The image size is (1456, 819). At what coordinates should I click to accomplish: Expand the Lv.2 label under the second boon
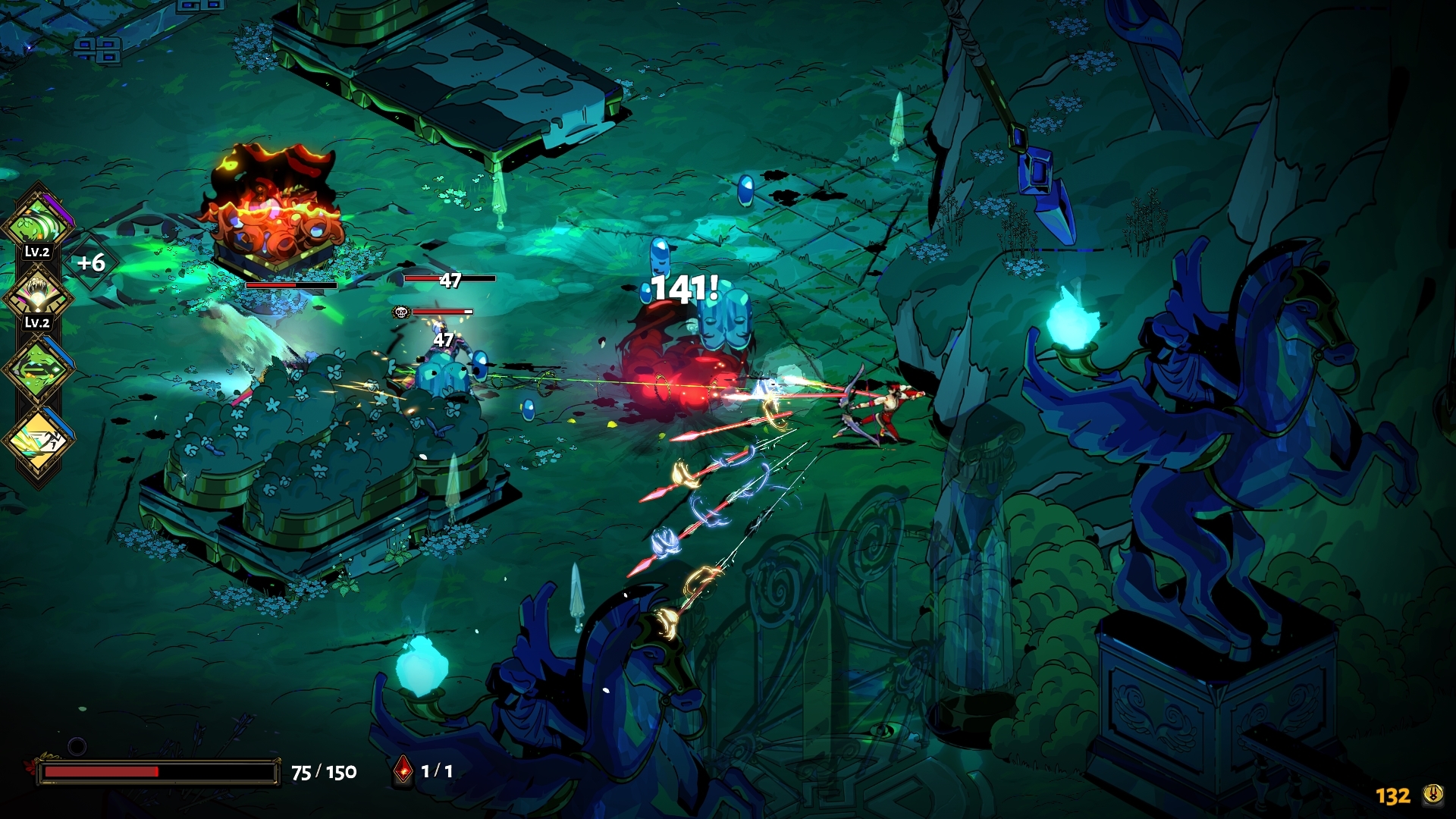pyautogui.click(x=36, y=322)
